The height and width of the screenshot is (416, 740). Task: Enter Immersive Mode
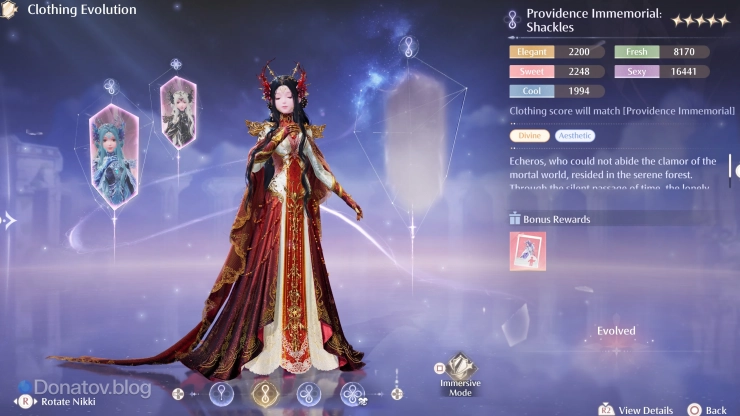coord(459,374)
